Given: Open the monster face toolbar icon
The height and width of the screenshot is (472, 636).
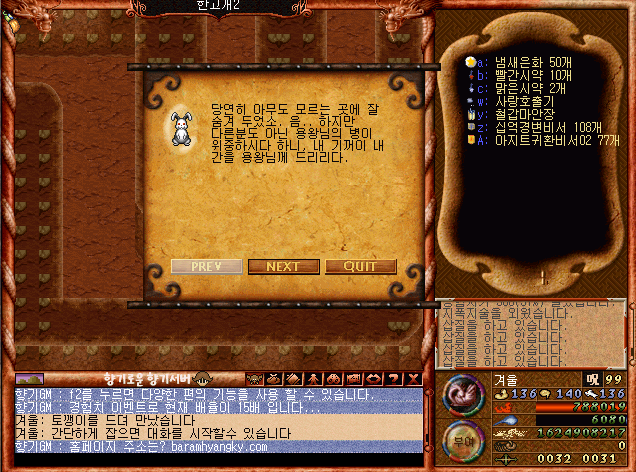Looking at the screenshot, I should (254, 378).
